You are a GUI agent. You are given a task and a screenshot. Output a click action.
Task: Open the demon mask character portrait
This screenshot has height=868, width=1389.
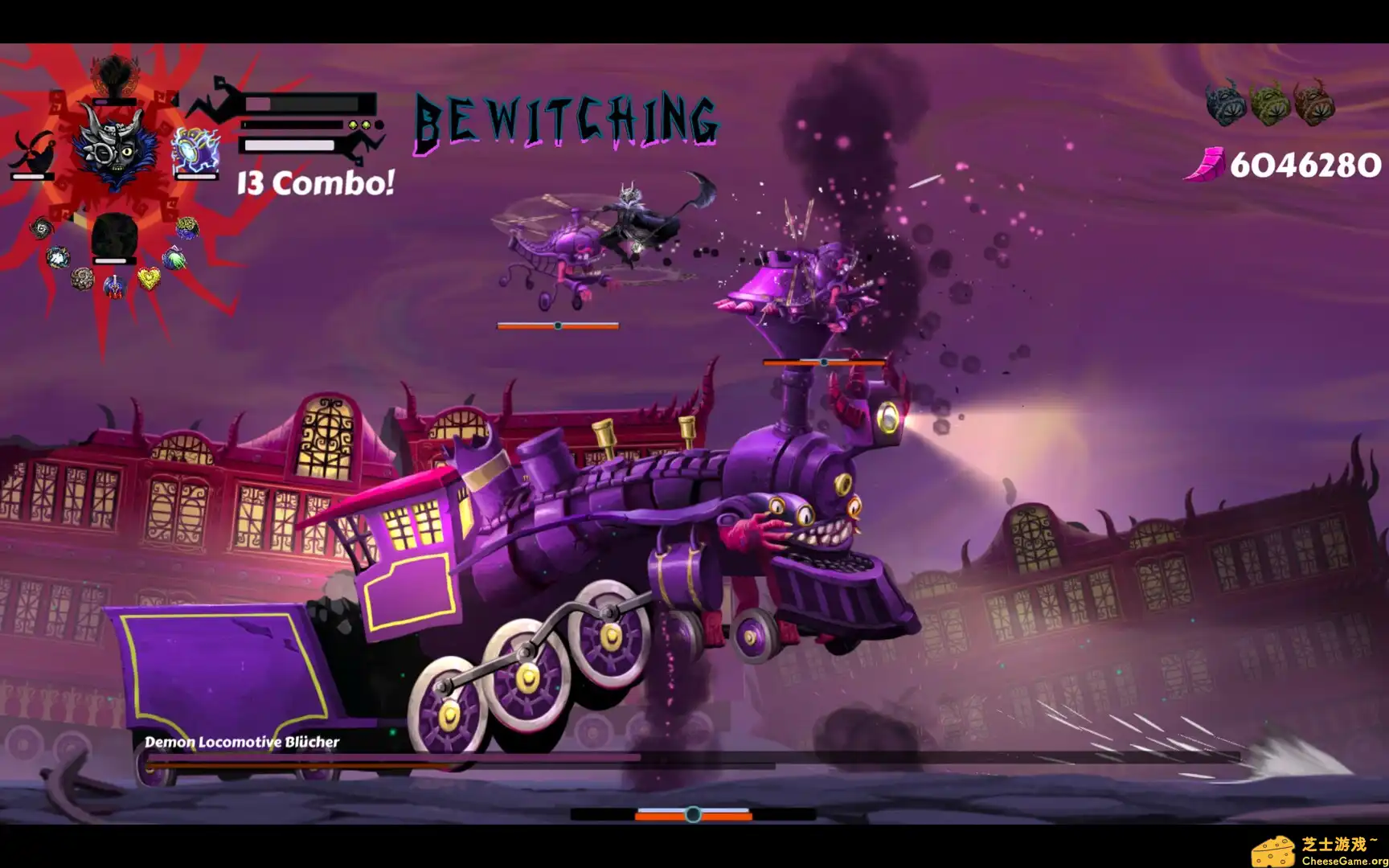pyautogui.click(x=116, y=150)
